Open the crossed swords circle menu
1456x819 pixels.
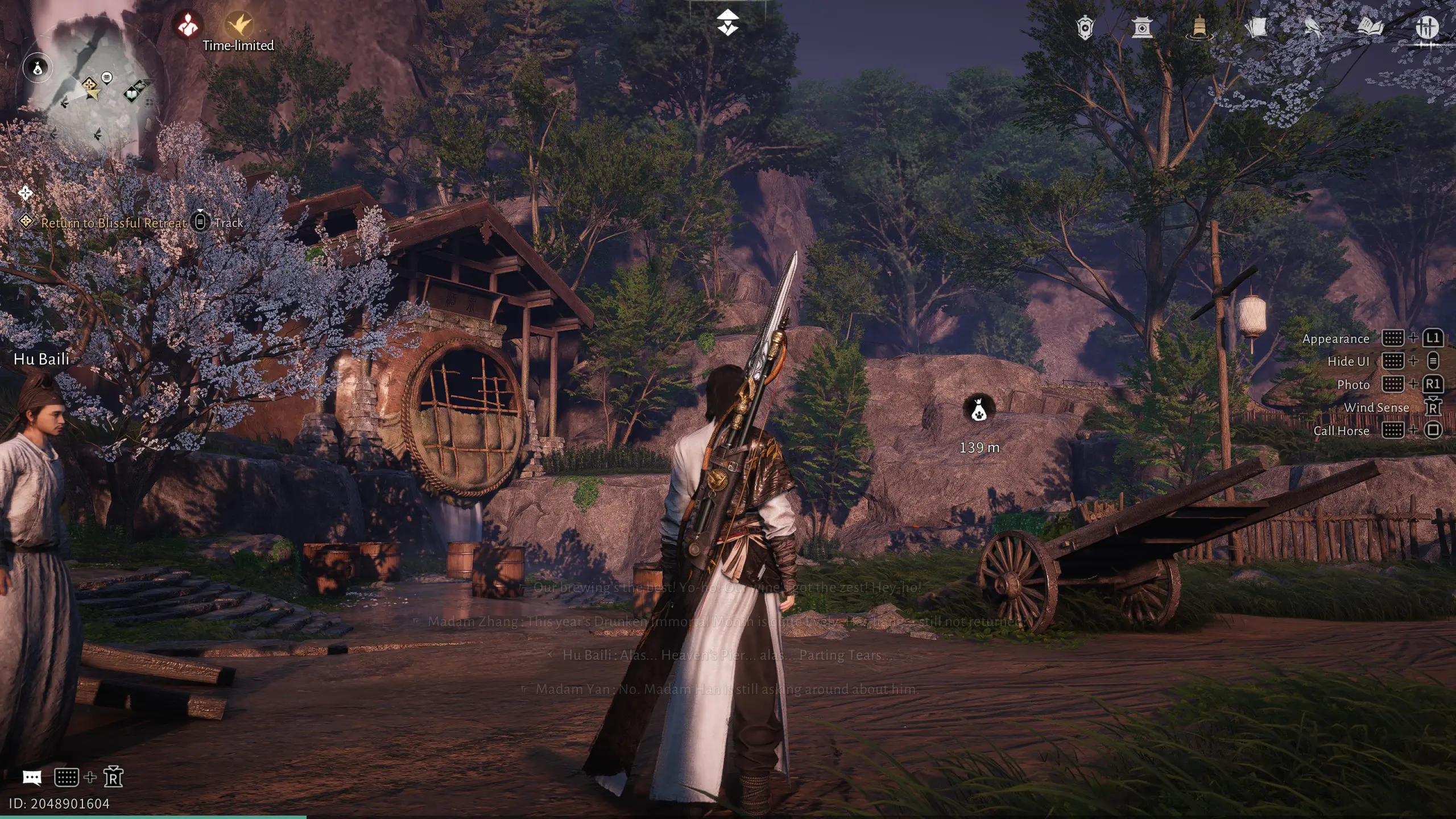(x=1426, y=27)
